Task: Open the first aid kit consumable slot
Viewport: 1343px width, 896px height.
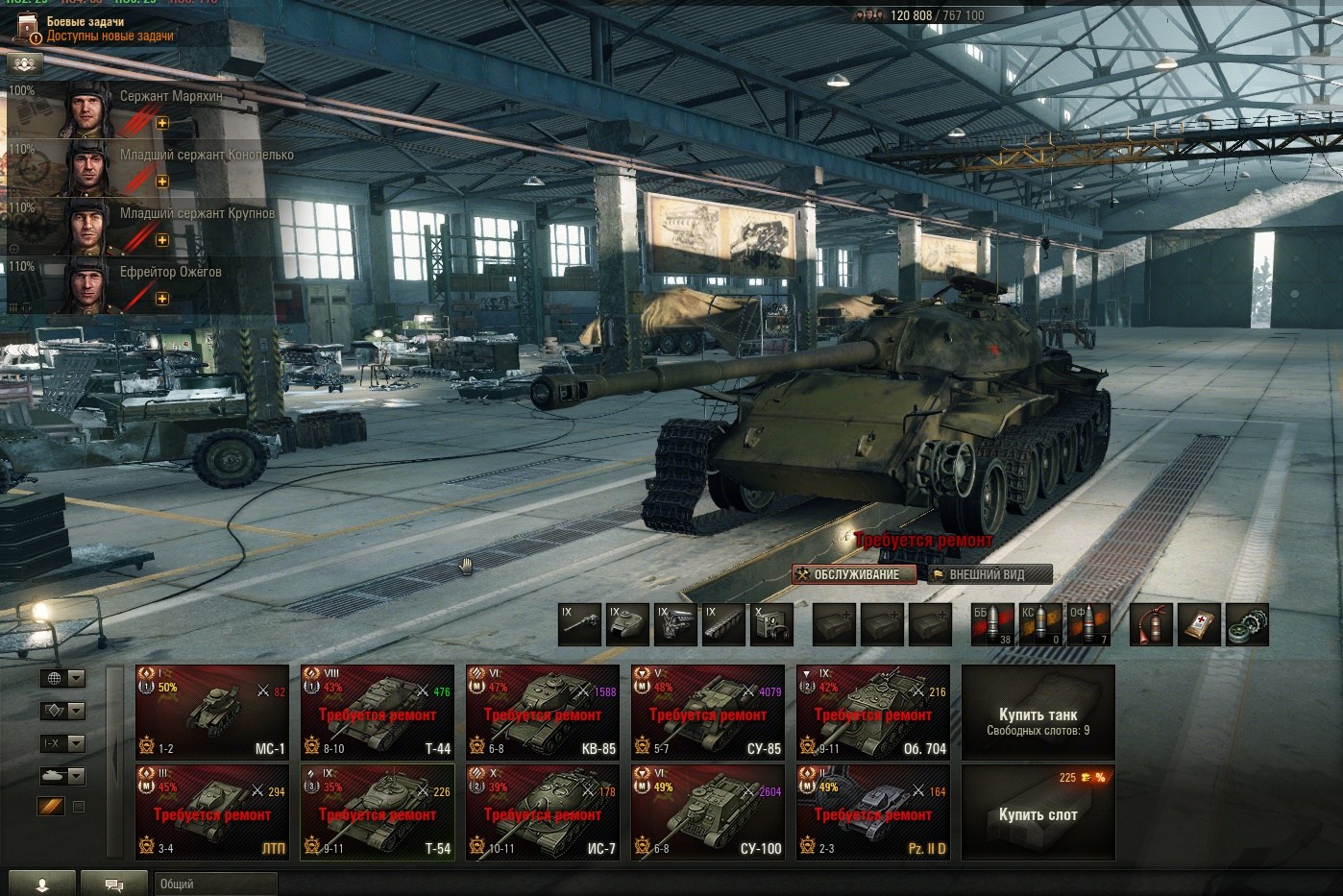Action: [1199, 624]
